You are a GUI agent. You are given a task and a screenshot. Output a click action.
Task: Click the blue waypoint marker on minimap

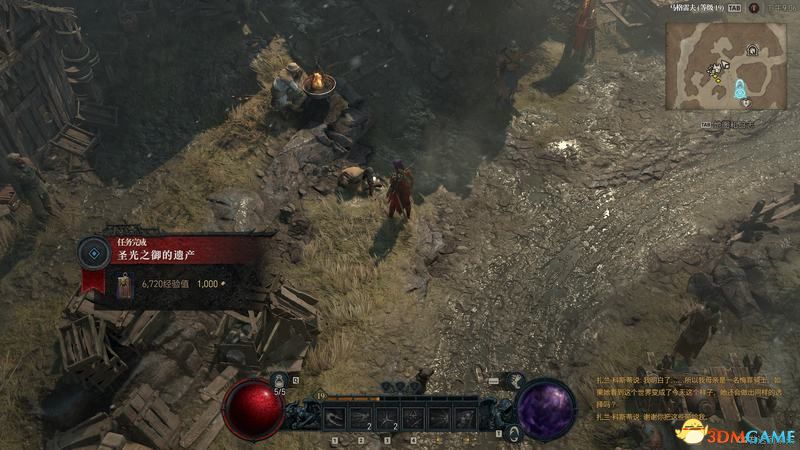tap(740, 86)
